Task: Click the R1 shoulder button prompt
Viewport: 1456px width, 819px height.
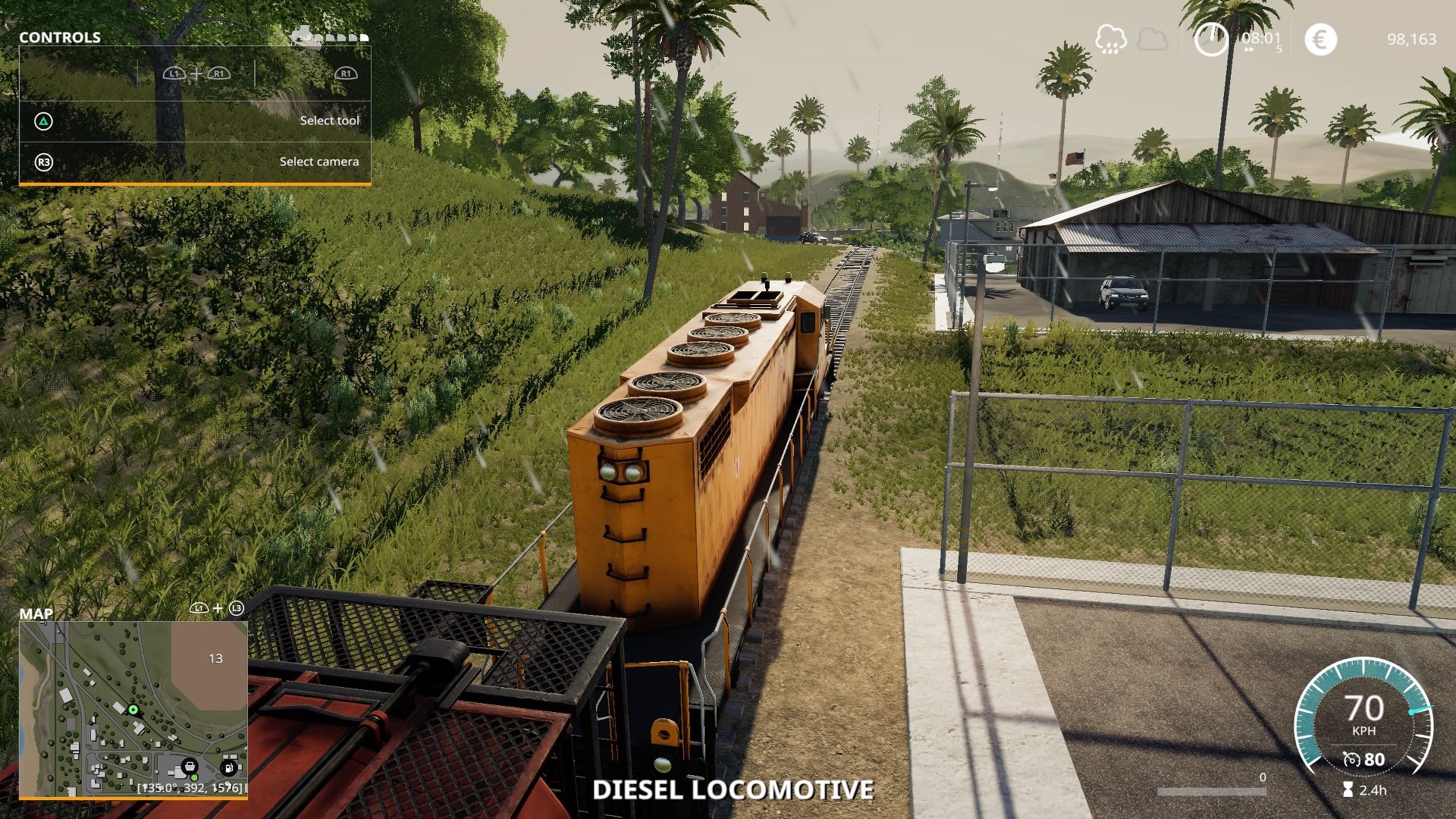Action: [x=347, y=74]
